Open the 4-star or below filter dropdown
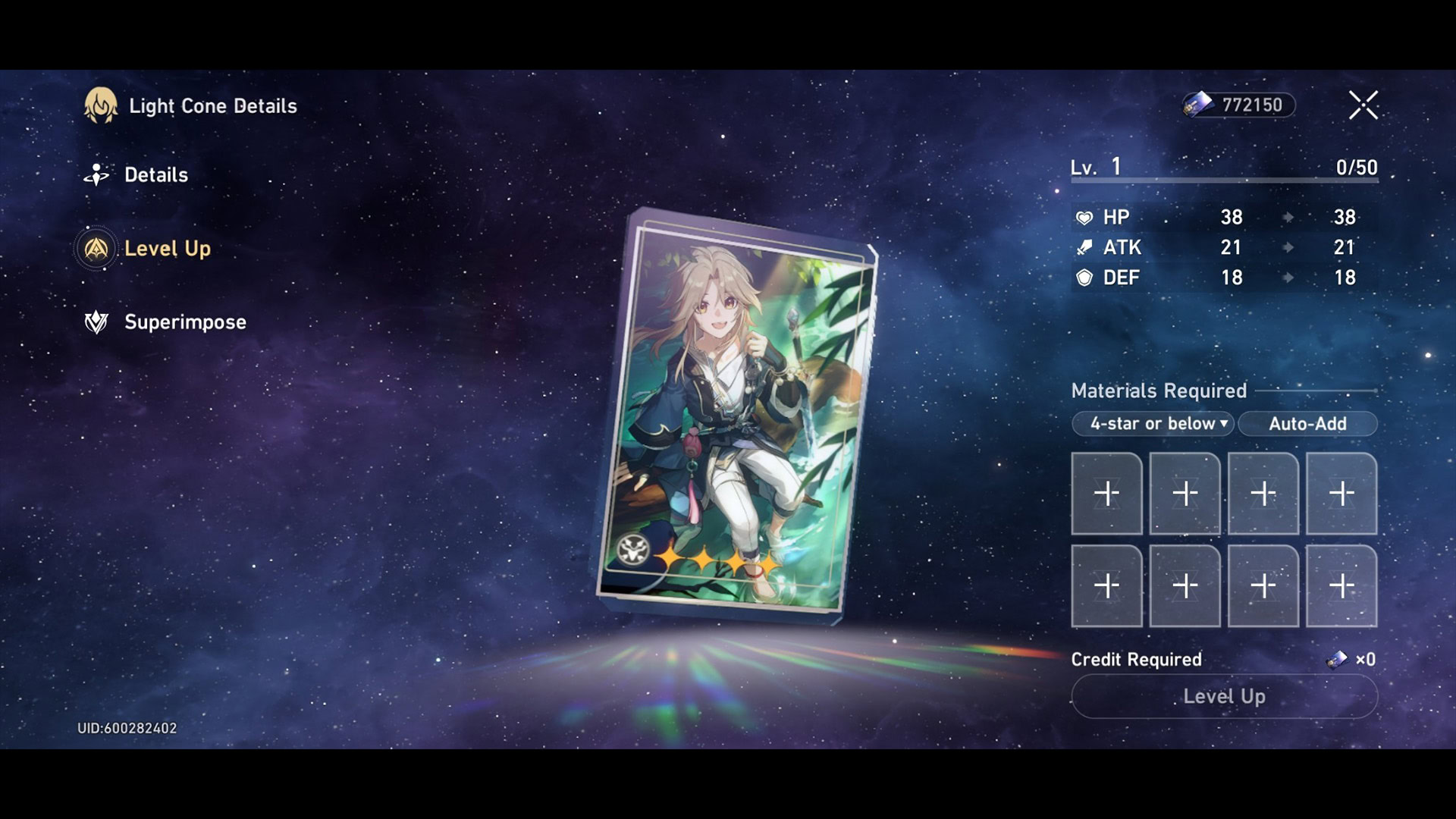1456x819 pixels. pos(1153,424)
